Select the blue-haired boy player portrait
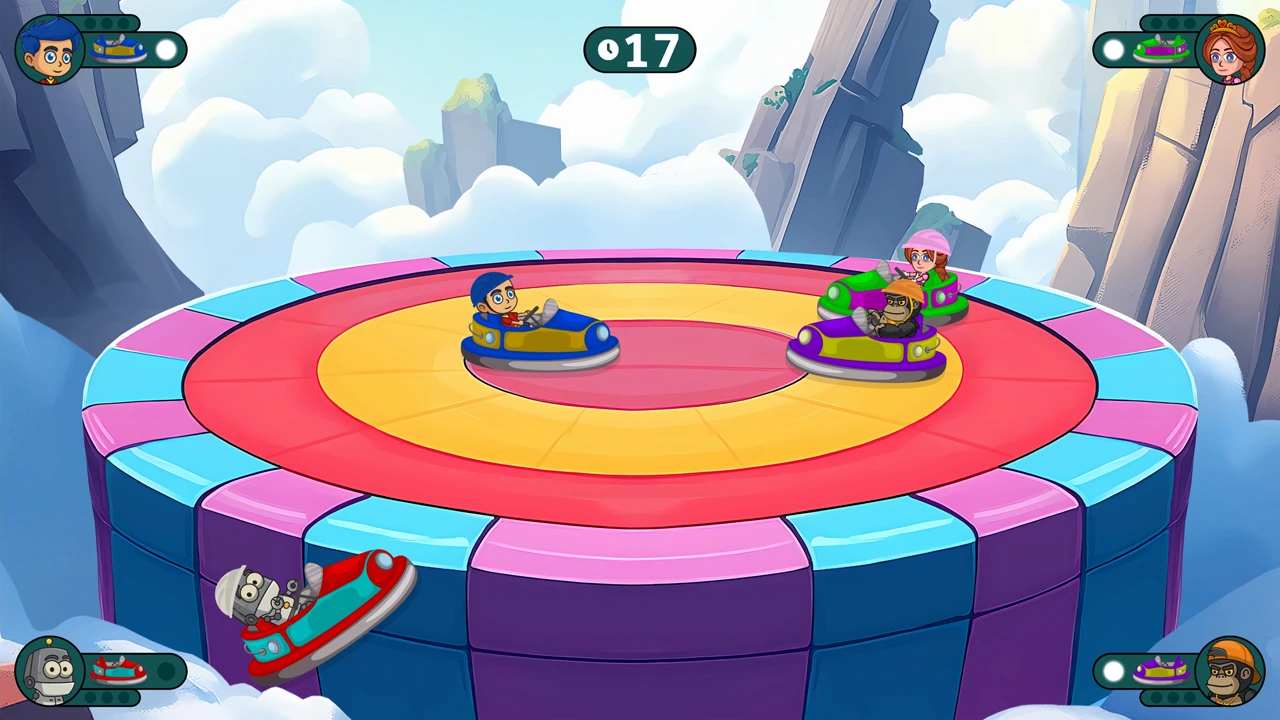This screenshot has width=1280, height=720. pos(49,50)
